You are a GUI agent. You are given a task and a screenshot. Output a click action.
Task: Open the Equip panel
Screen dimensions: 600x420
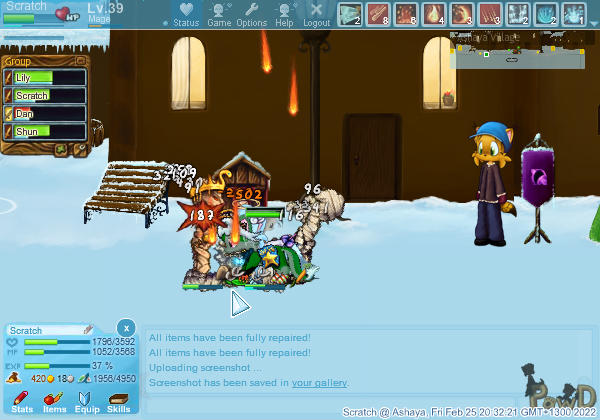click(x=86, y=401)
